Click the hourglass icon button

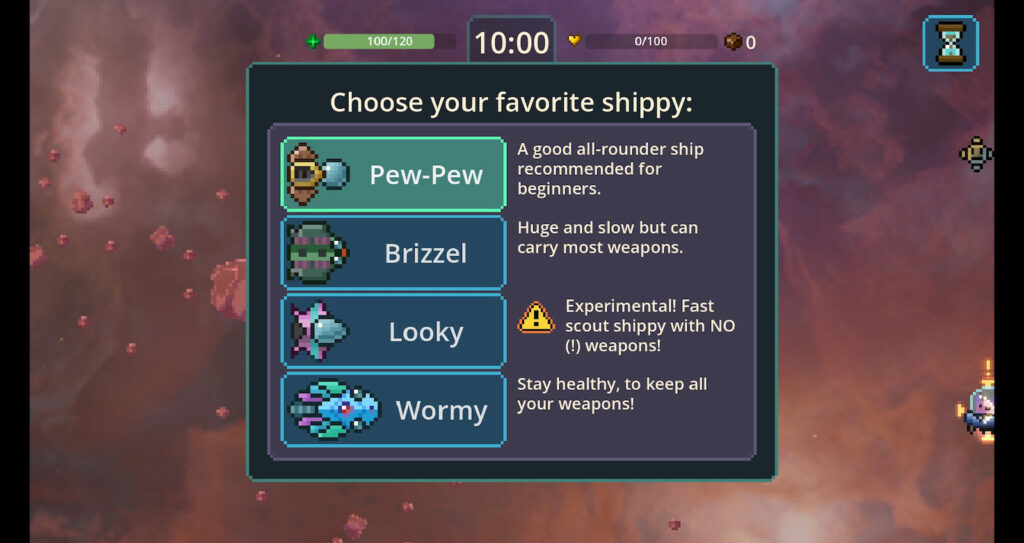click(949, 43)
